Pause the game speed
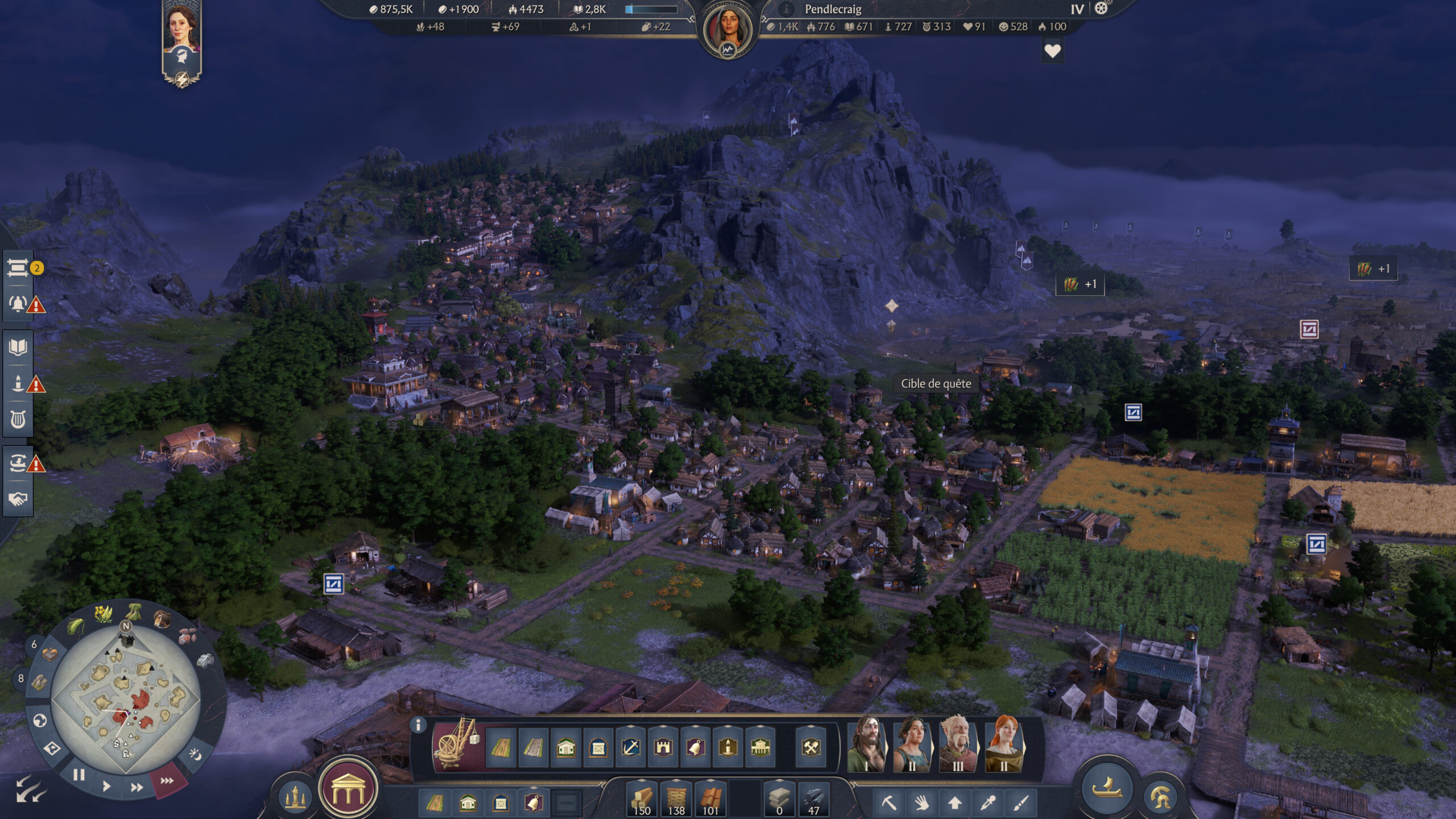This screenshot has width=1456, height=819. (x=79, y=775)
